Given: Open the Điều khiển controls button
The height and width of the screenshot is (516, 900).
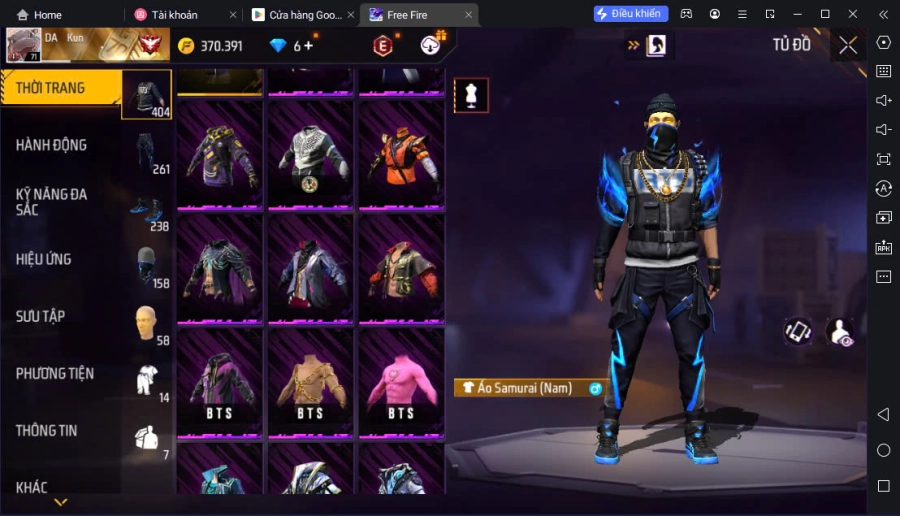Looking at the screenshot, I should click(x=631, y=14).
